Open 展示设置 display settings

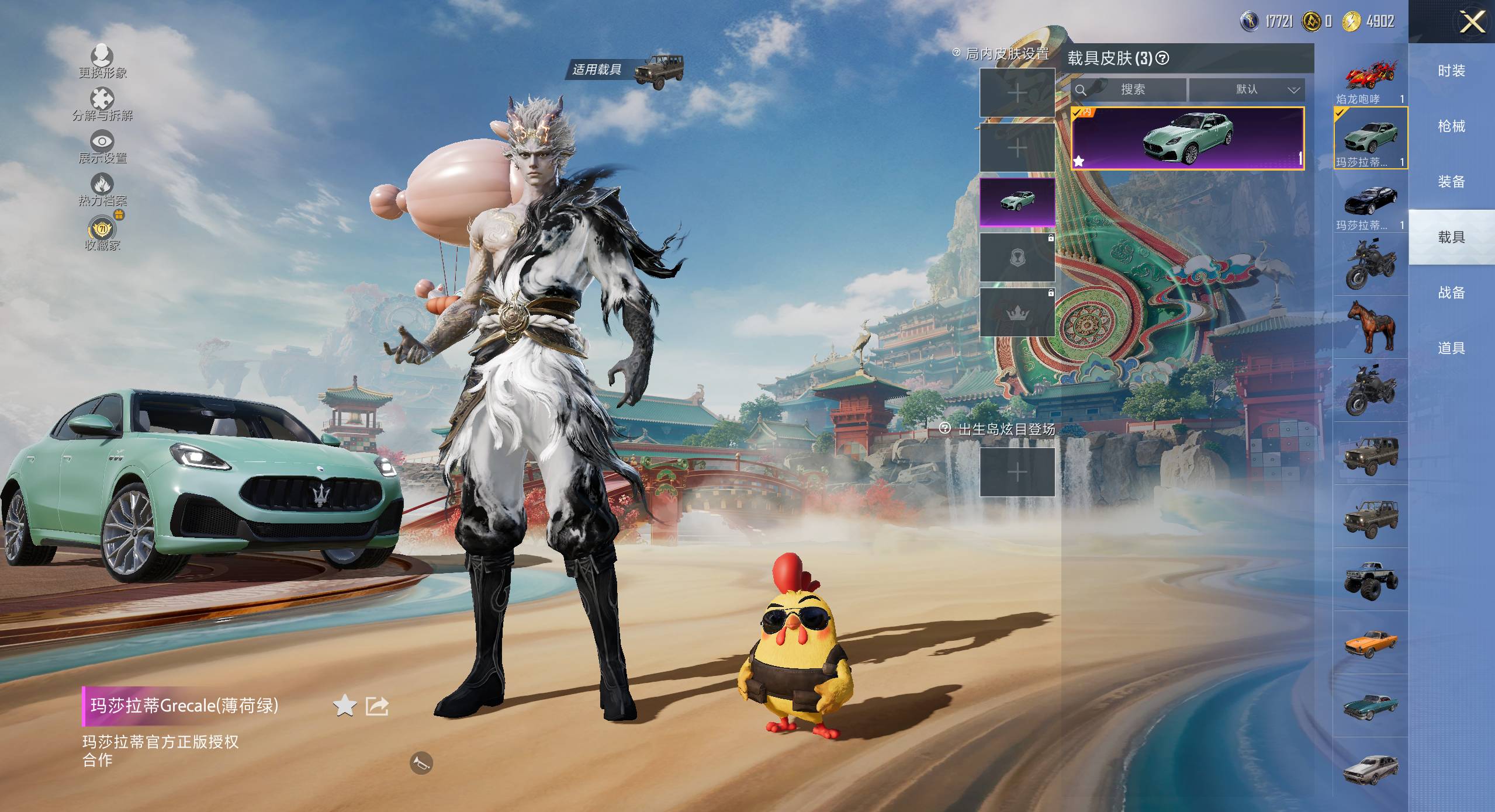pos(102,147)
